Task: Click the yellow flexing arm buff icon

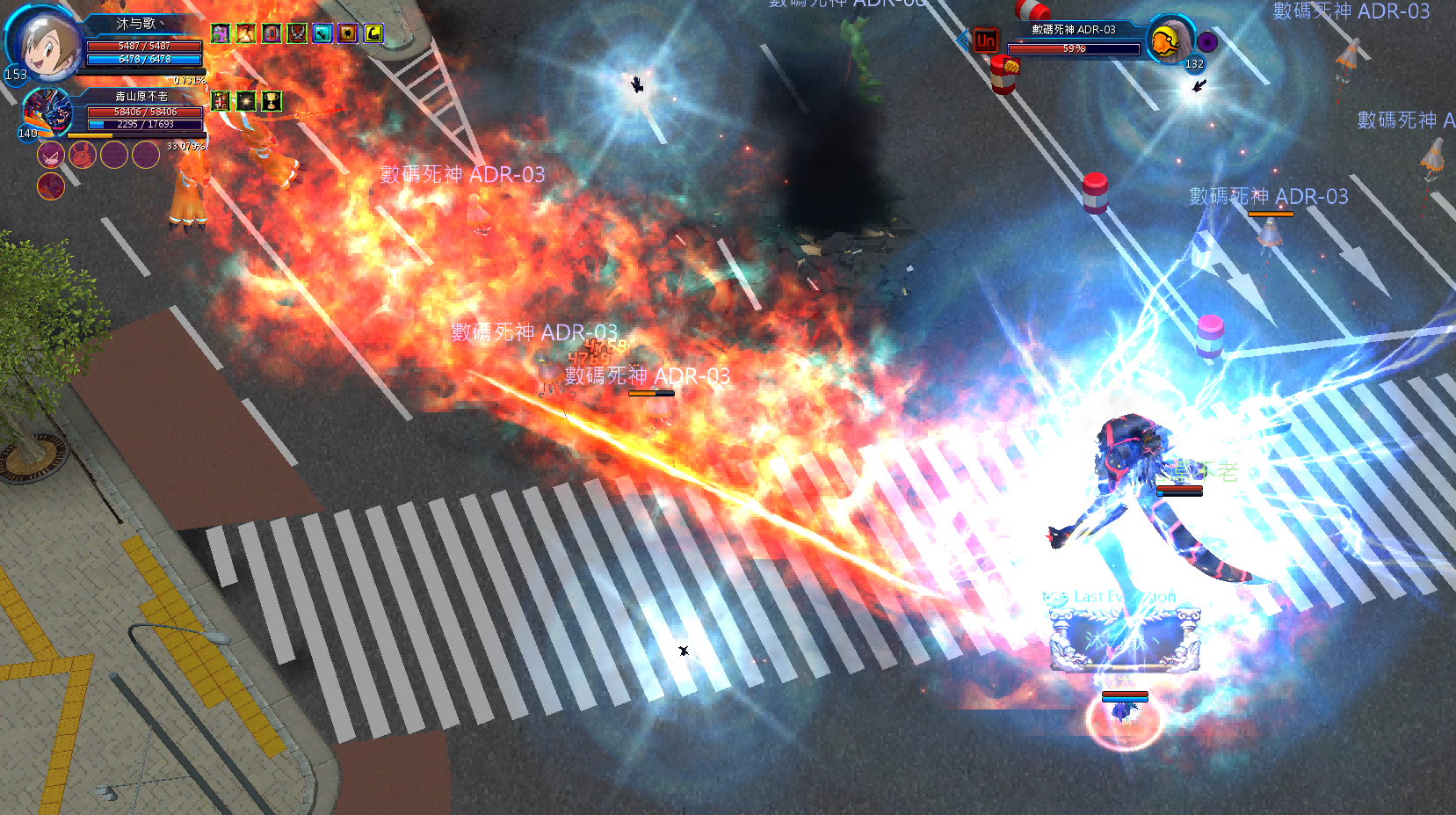Action: (373, 33)
